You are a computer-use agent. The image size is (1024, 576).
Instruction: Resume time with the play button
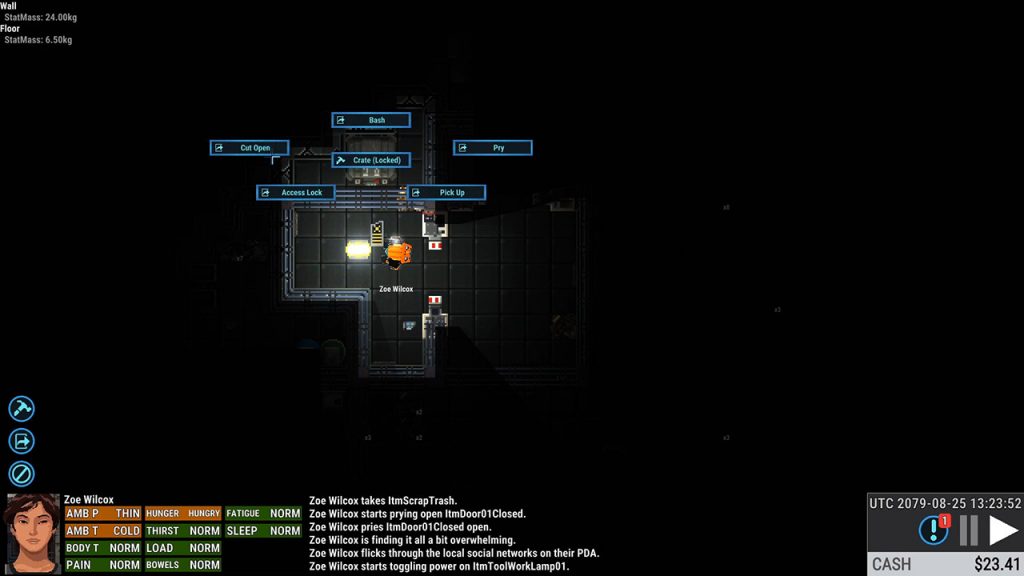click(1003, 530)
